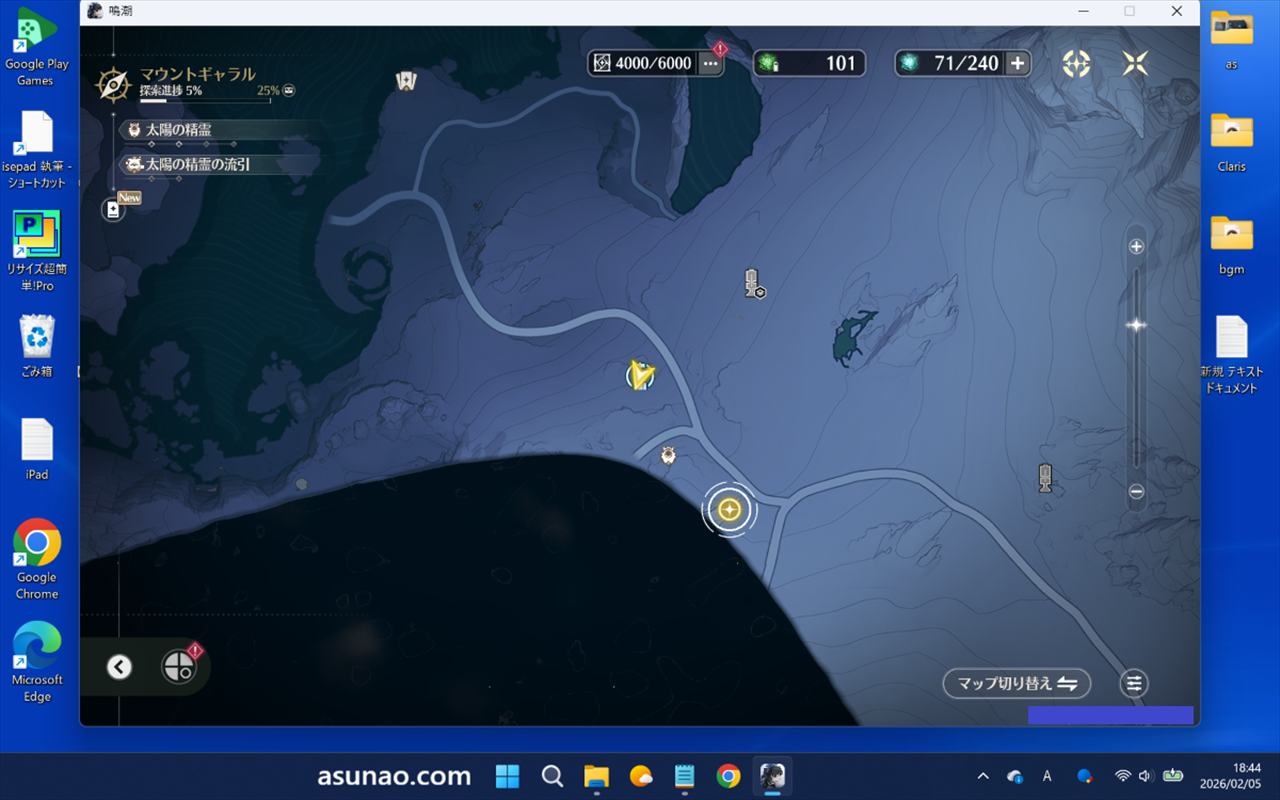Zoom out the map with the minus button
The height and width of the screenshot is (800, 1280).
click(x=1136, y=491)
